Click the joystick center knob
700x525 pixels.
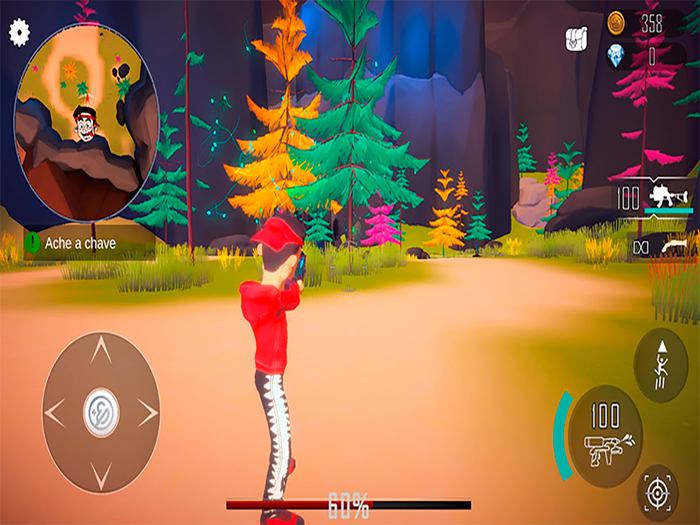point(101,409)
